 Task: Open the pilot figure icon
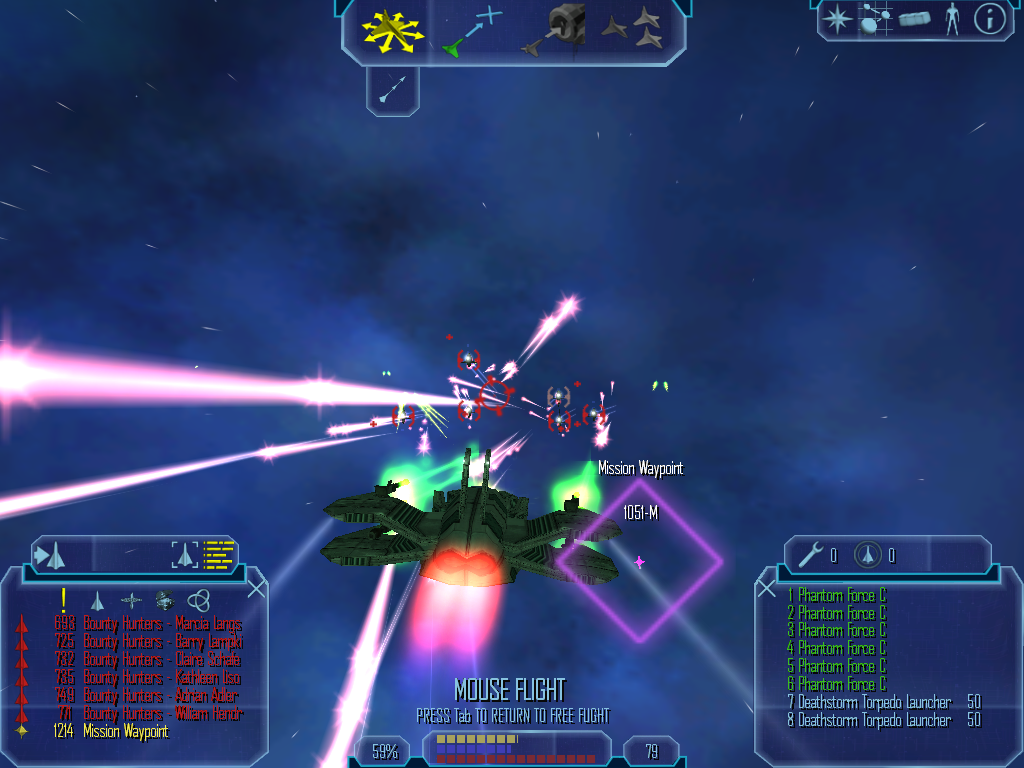pyautogui.click(x=952, y=19)
